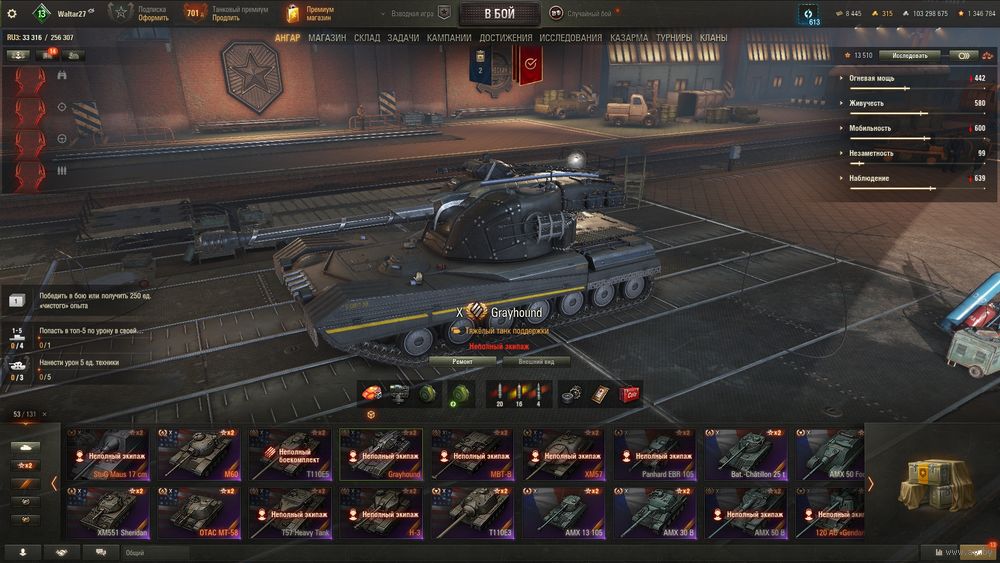
Task: Open the Премиум магазин
Action: (310, 13)
